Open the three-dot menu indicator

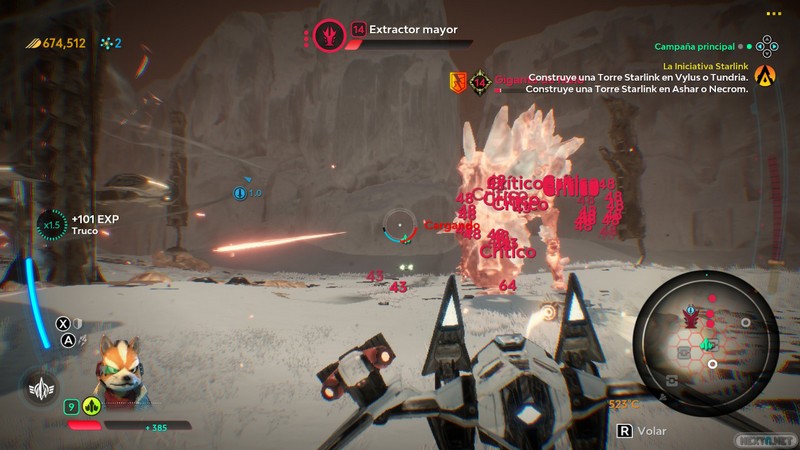773,13
